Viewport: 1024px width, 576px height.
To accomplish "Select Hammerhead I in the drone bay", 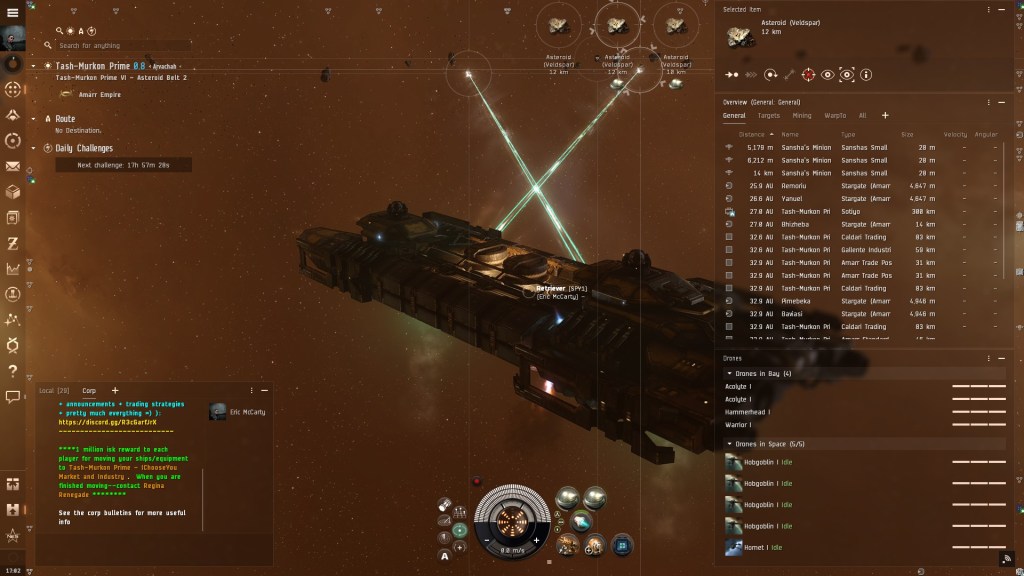I will pyautogui.click(x=745, y=412).
